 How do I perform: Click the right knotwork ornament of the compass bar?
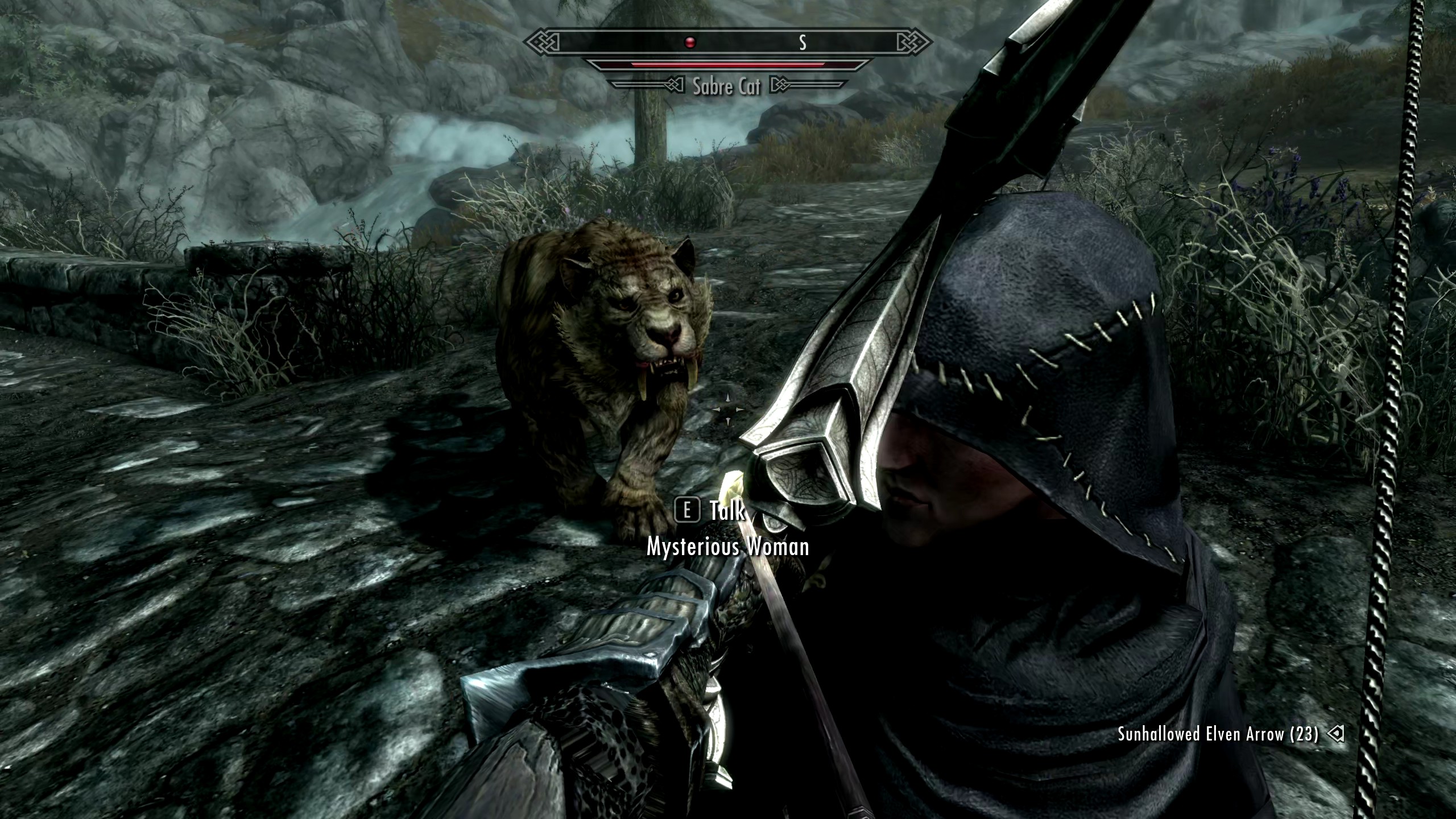(912, 41)
